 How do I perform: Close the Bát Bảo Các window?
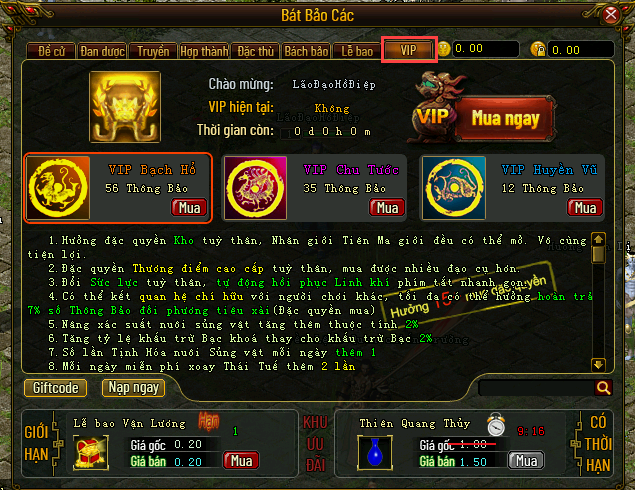point(611,14)
